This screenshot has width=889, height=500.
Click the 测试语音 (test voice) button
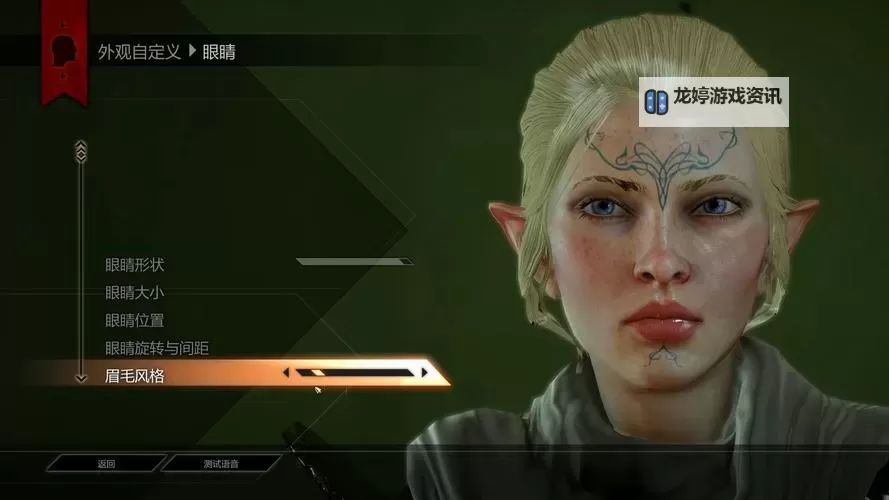point(221,464)
